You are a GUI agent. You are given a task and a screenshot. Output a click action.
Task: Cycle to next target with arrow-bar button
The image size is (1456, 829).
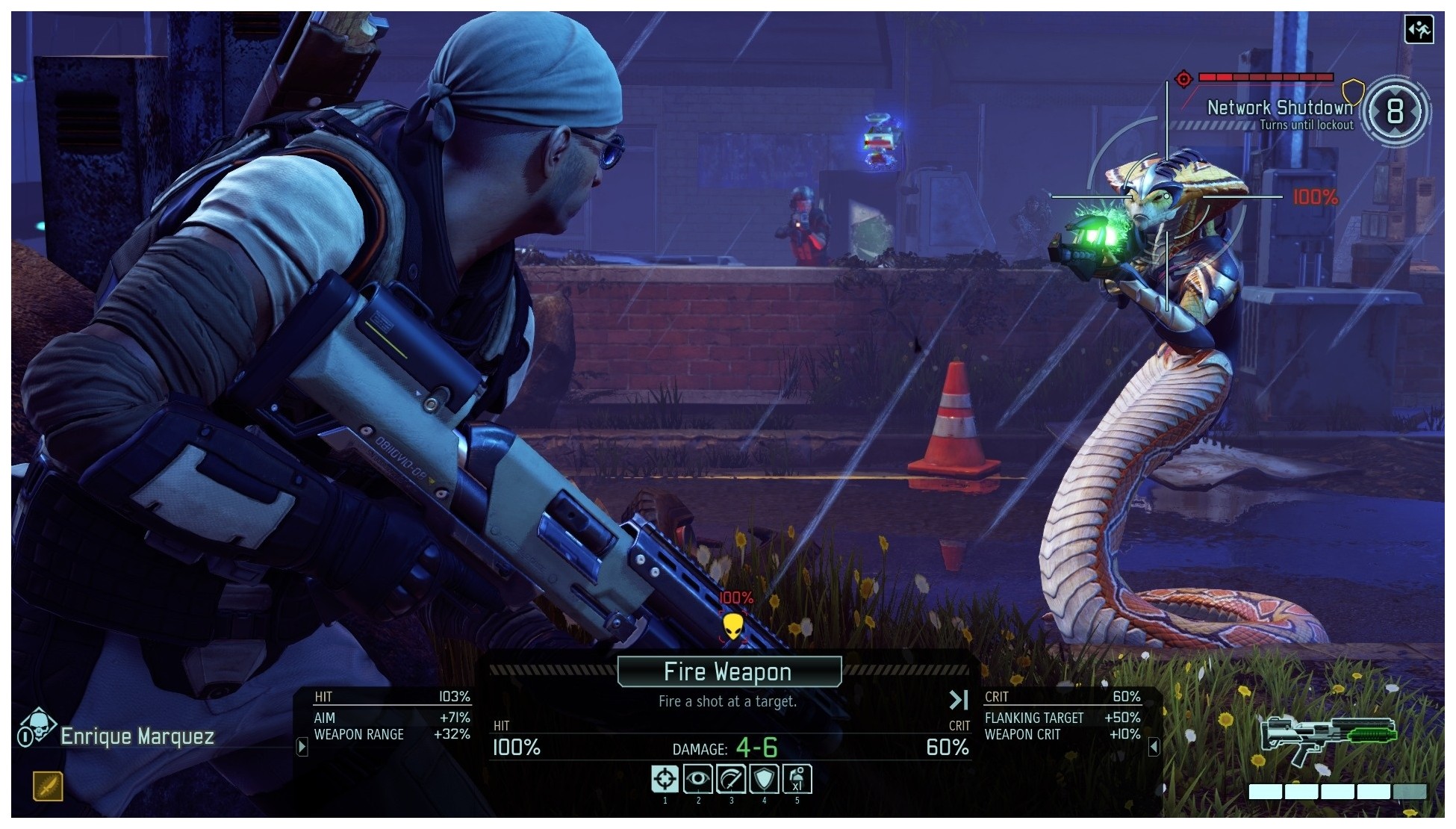[x=958, y=700]
